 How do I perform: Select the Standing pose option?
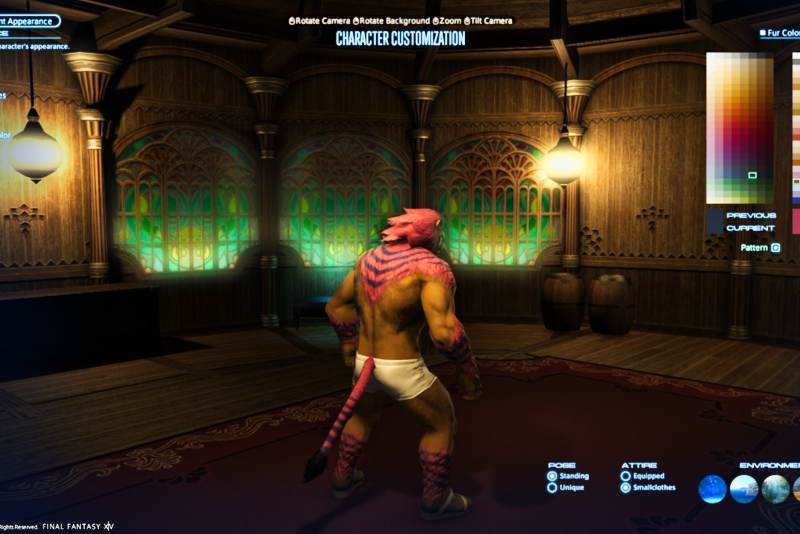click(x=552, y=477)
